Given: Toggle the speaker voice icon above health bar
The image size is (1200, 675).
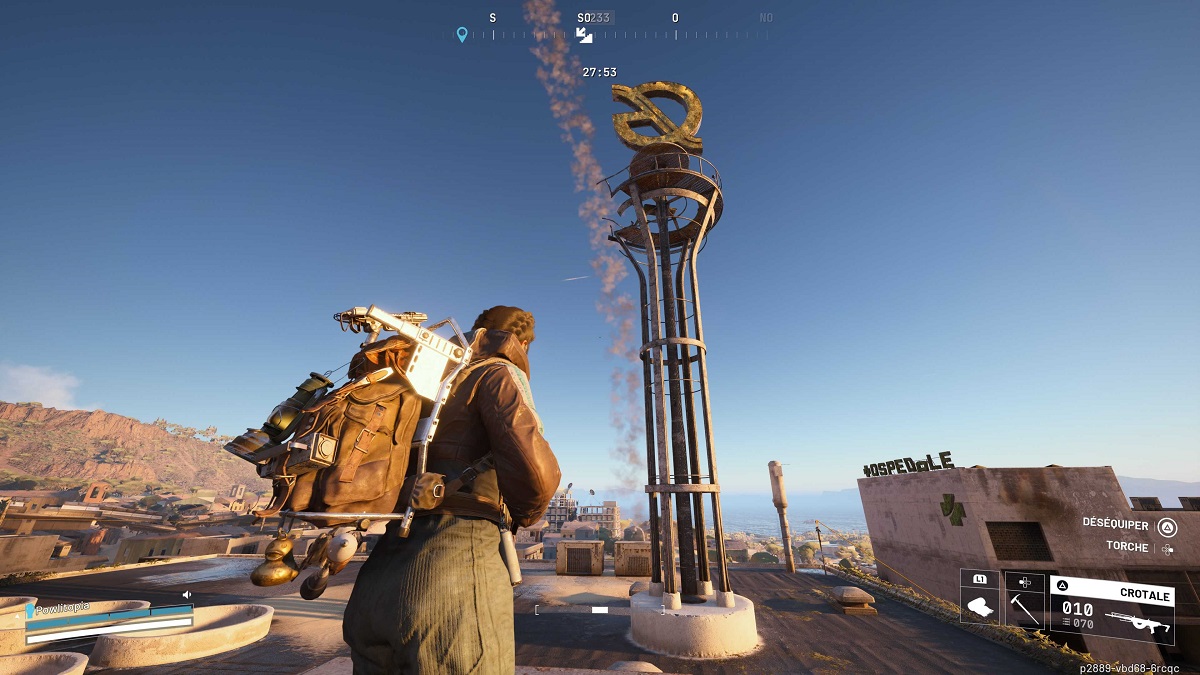Looking at the screenshot, I should 186,594.
